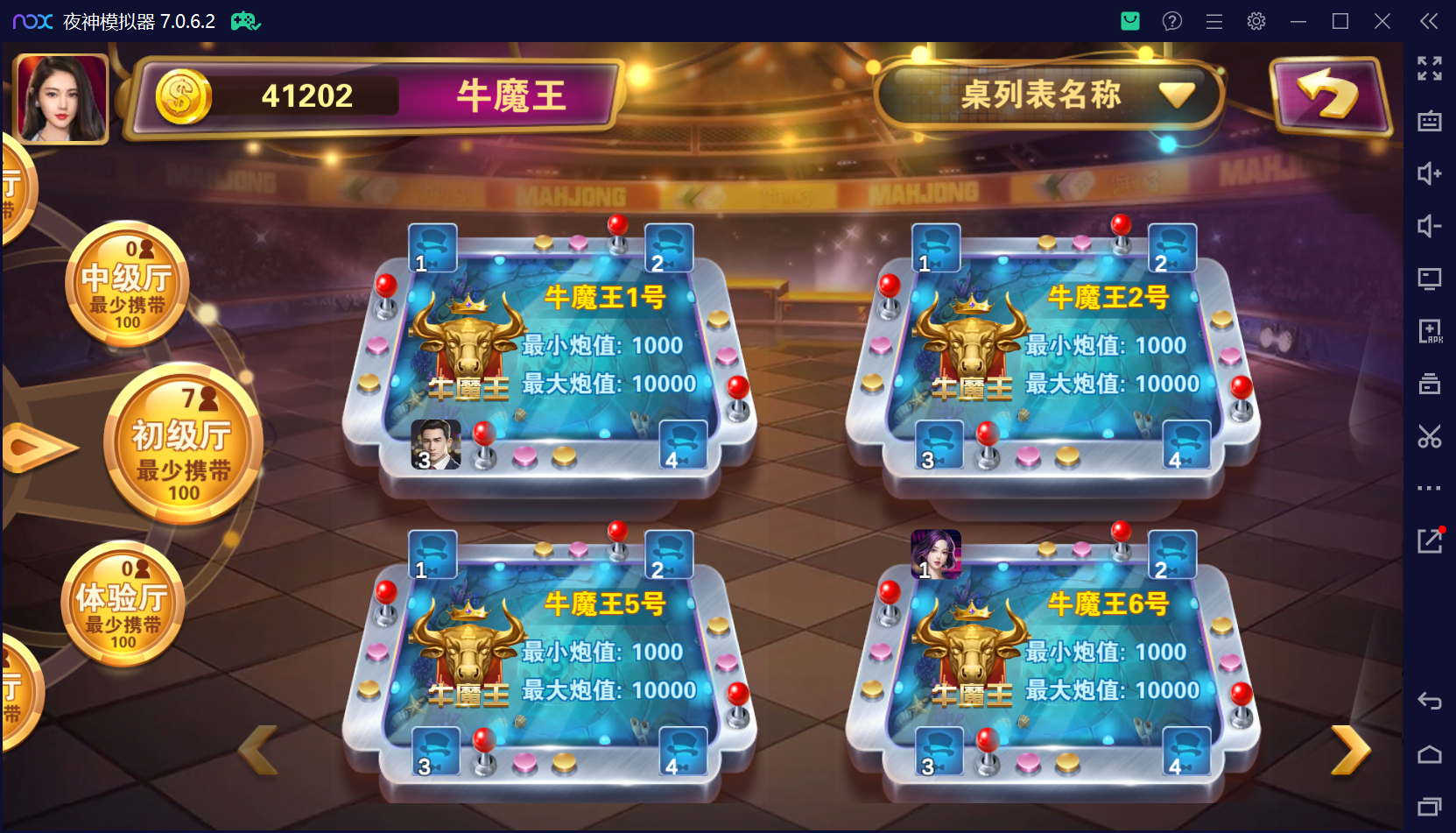Expand the hall list with the yellow arrow
The image size is (1456, 833).
39,445
